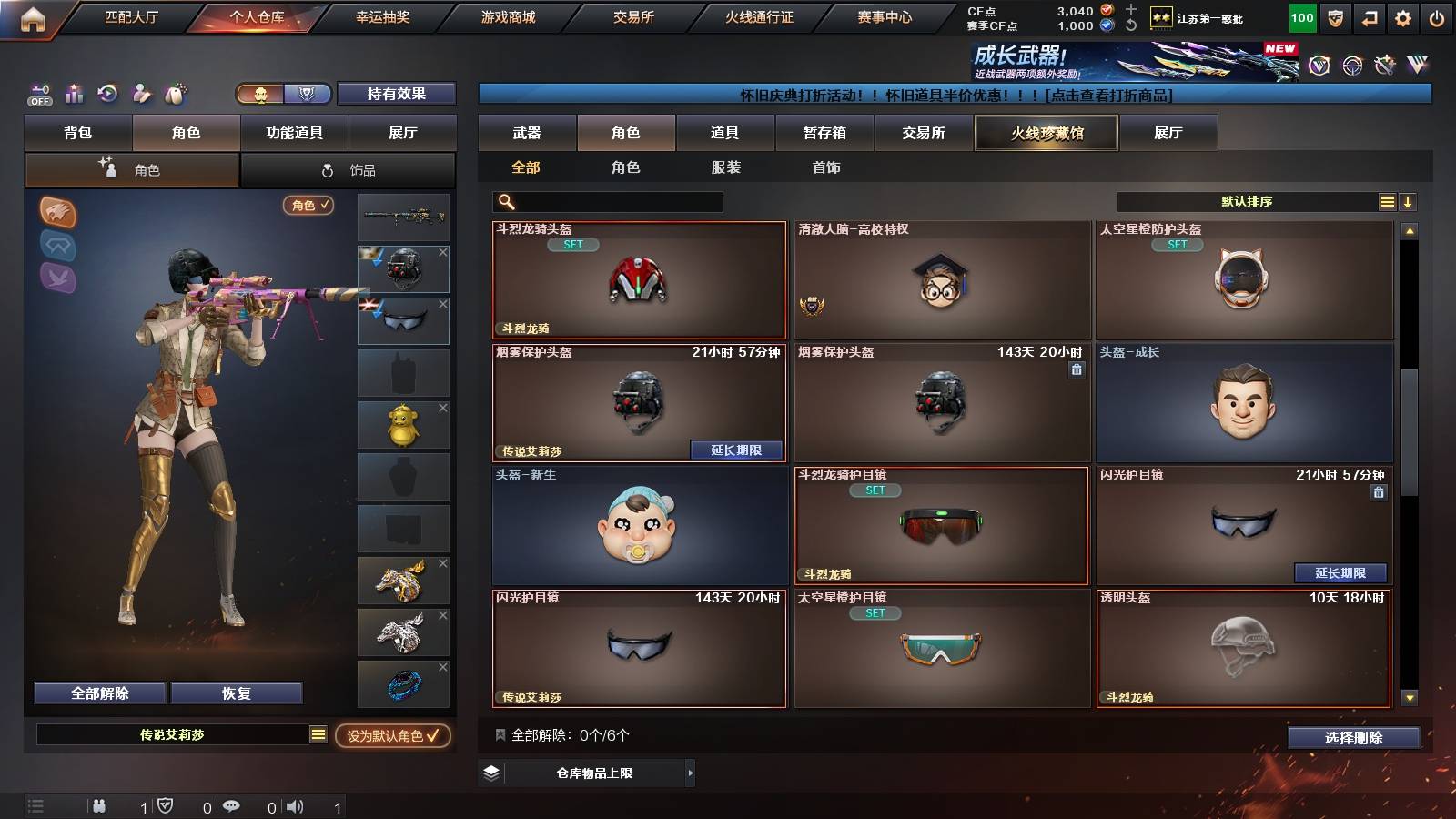The image size is (1456, 819).
Task: Click the friends icon in the bottom status bar
Action: coord(98,805)
